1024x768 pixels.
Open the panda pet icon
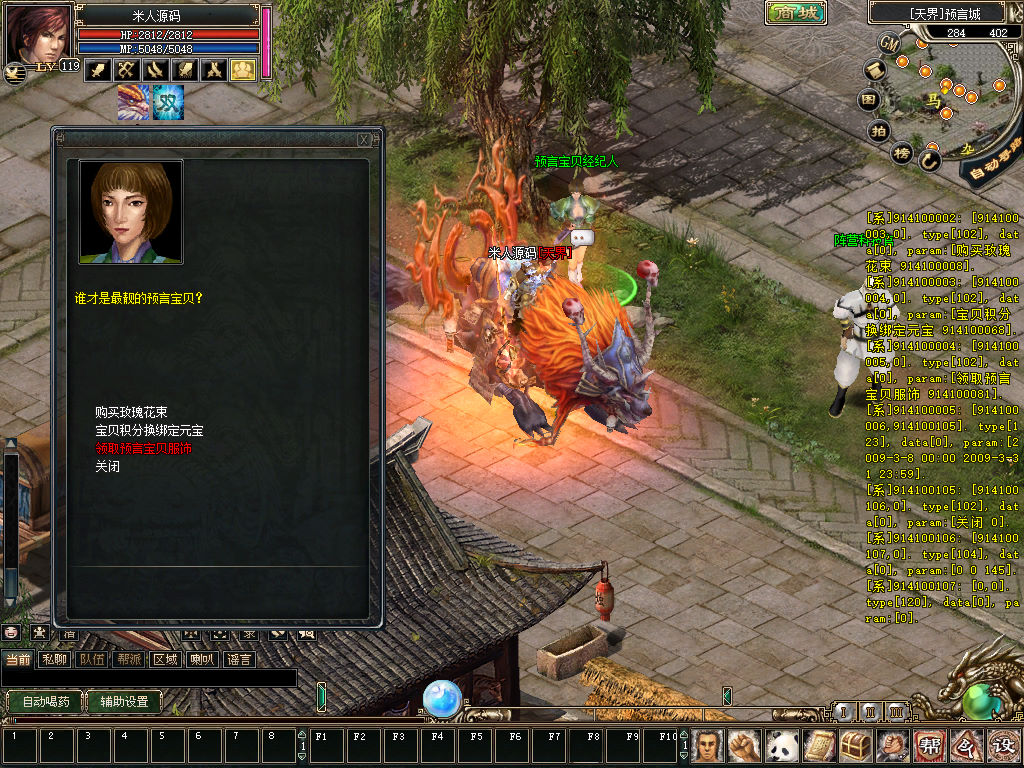(781, 745)
